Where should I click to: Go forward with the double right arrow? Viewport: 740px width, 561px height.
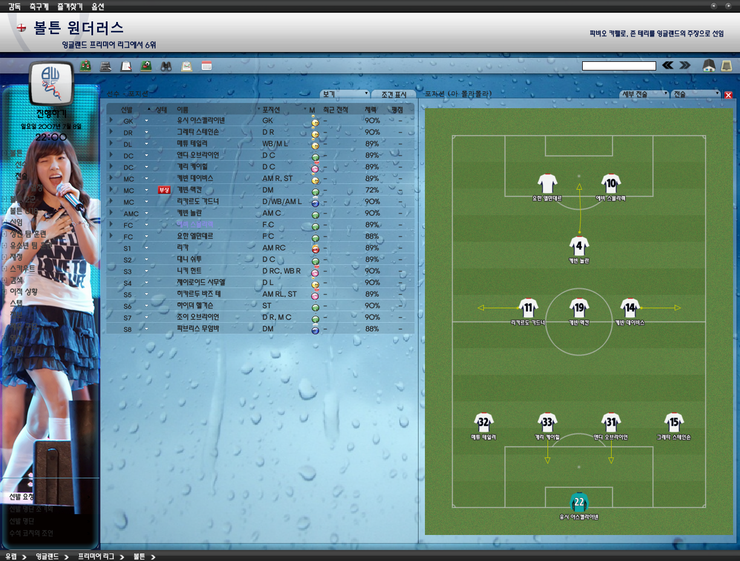point(685,66)
